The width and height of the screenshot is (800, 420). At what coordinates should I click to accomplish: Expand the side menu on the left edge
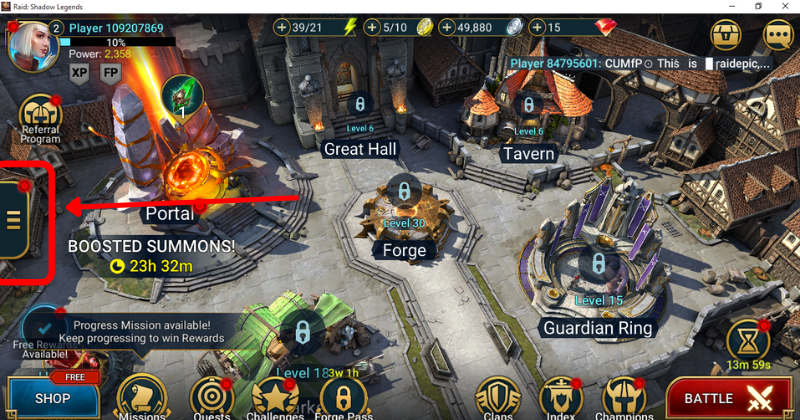click(x=15, y=220)
